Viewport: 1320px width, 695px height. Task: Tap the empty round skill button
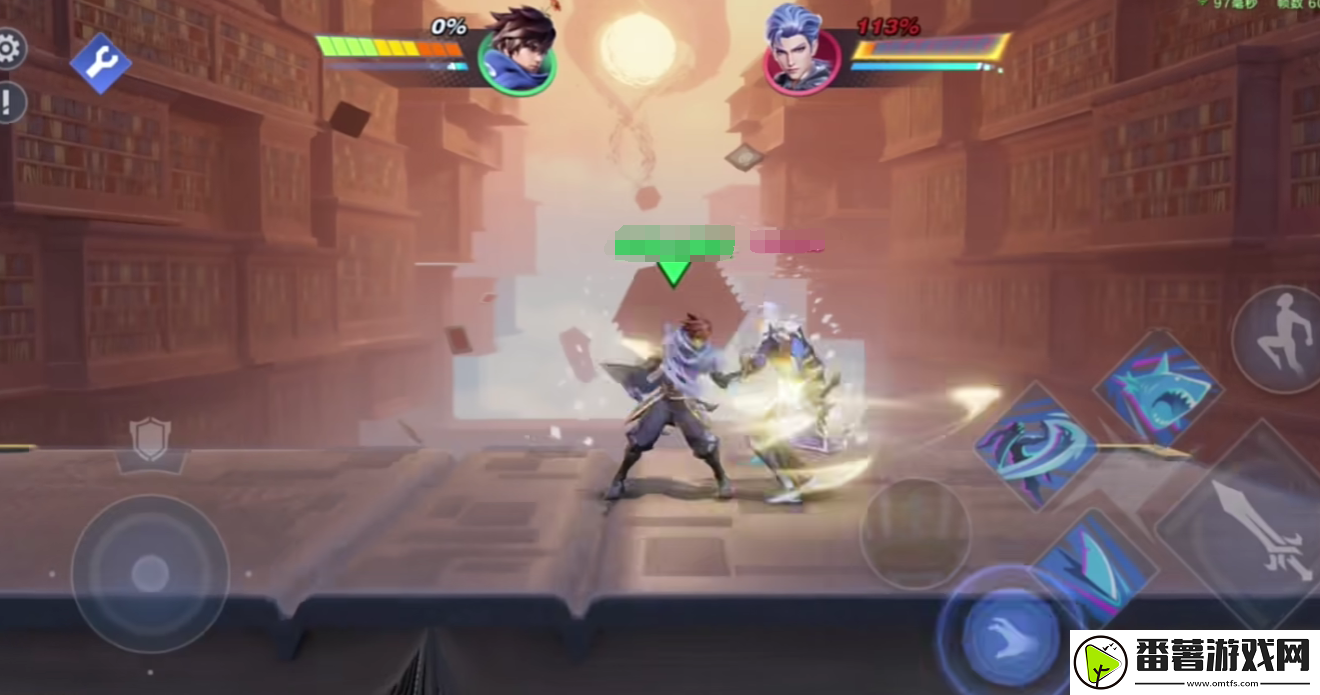point(915,532)
